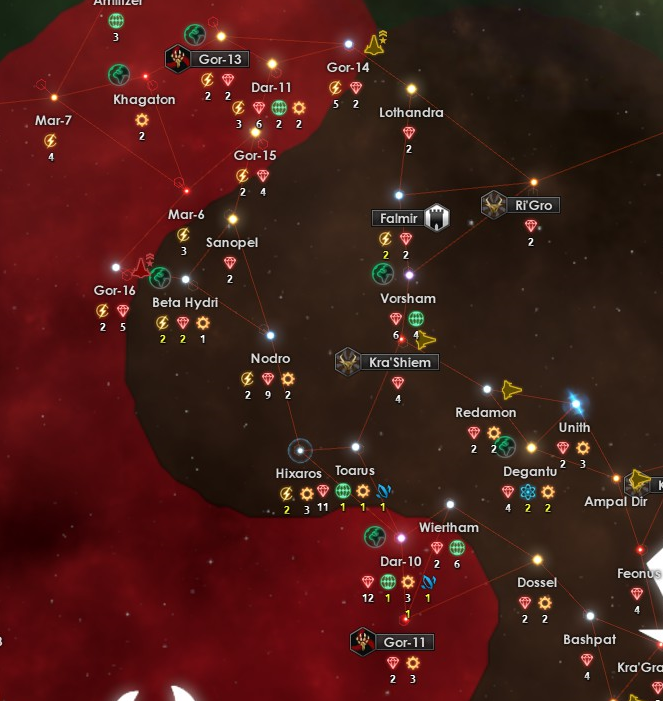Select the Vorsham system label
Viewport: 663px width, 701px height.
[x=408, y=299]
